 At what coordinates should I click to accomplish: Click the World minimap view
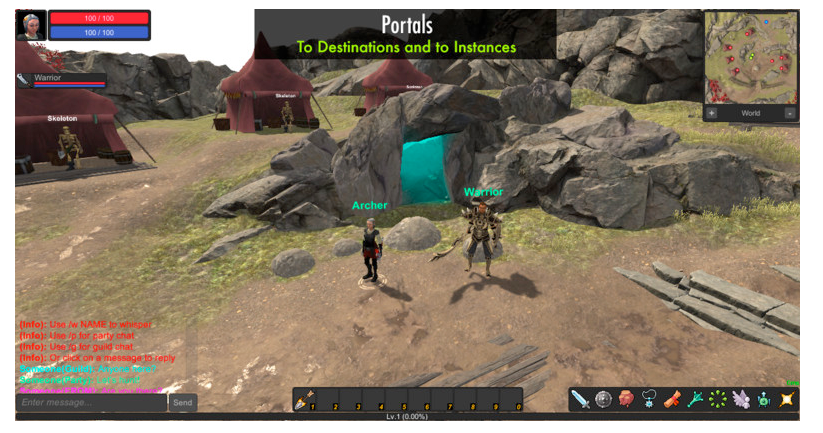(751, 114)
